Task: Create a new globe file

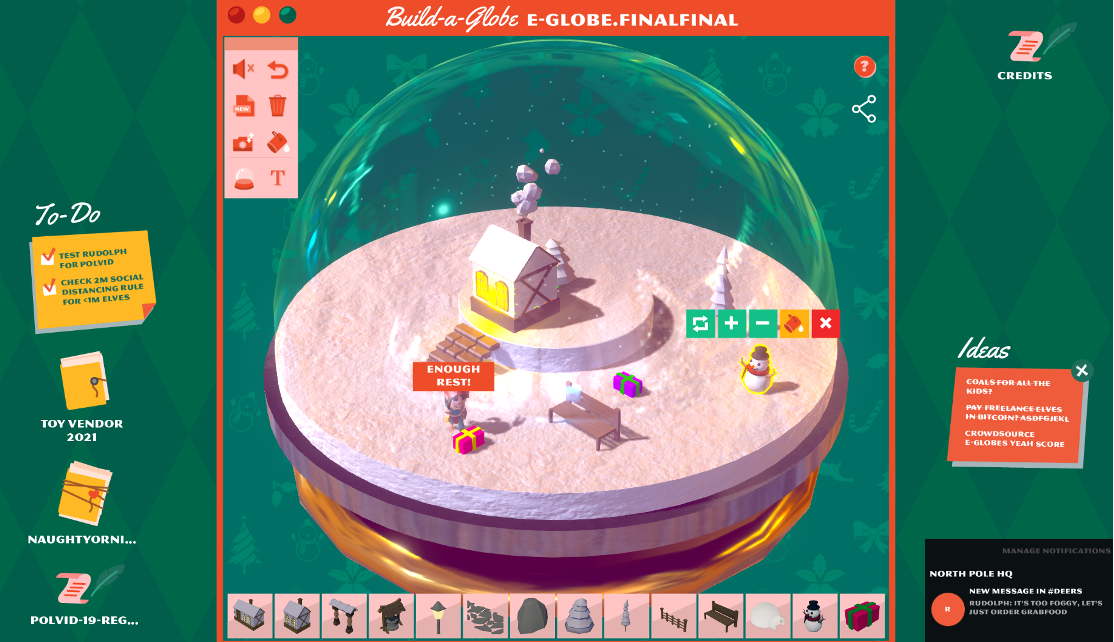Action: tap(243, 106)
